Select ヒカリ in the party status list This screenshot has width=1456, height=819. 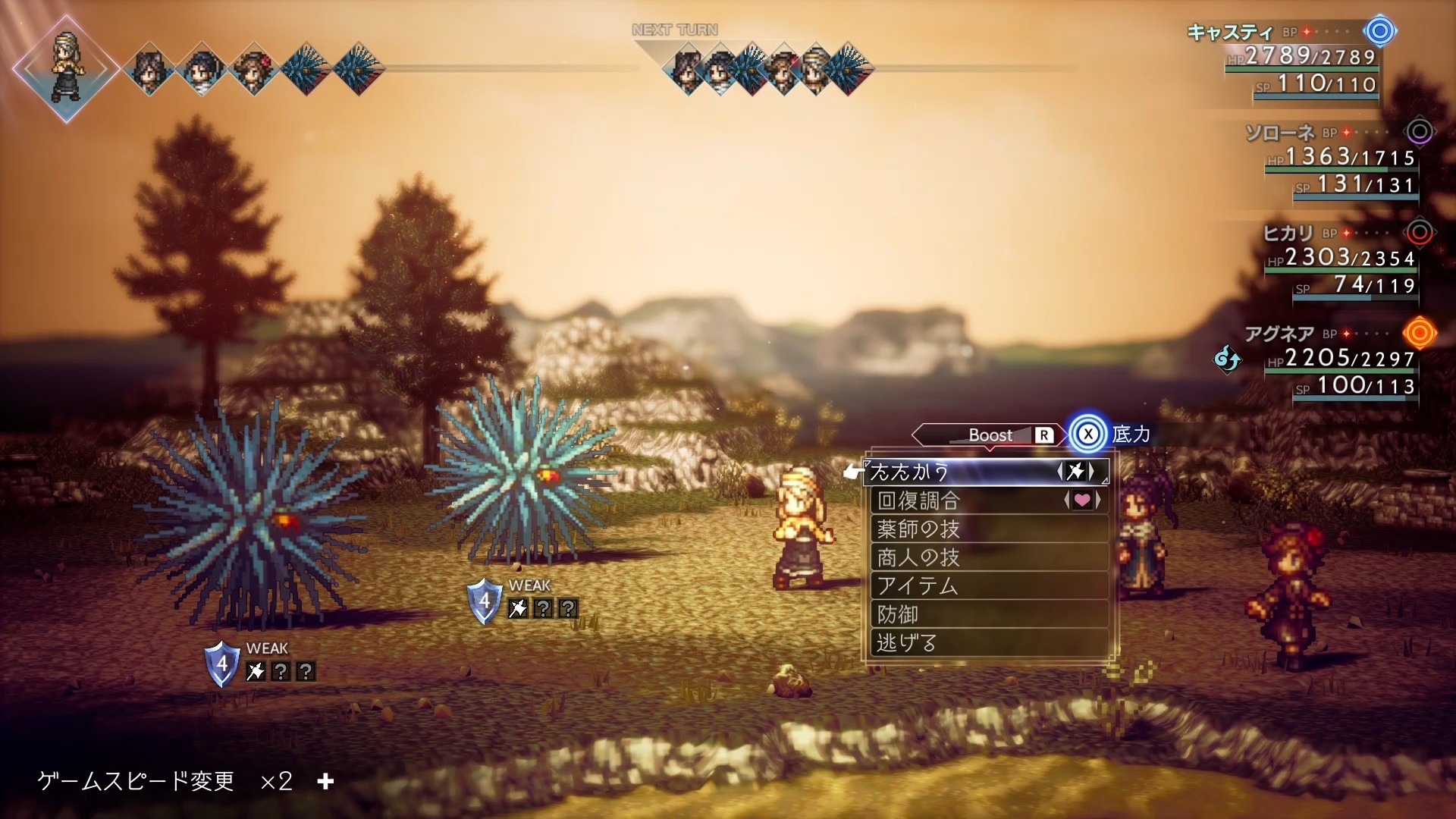[1288, 234]
